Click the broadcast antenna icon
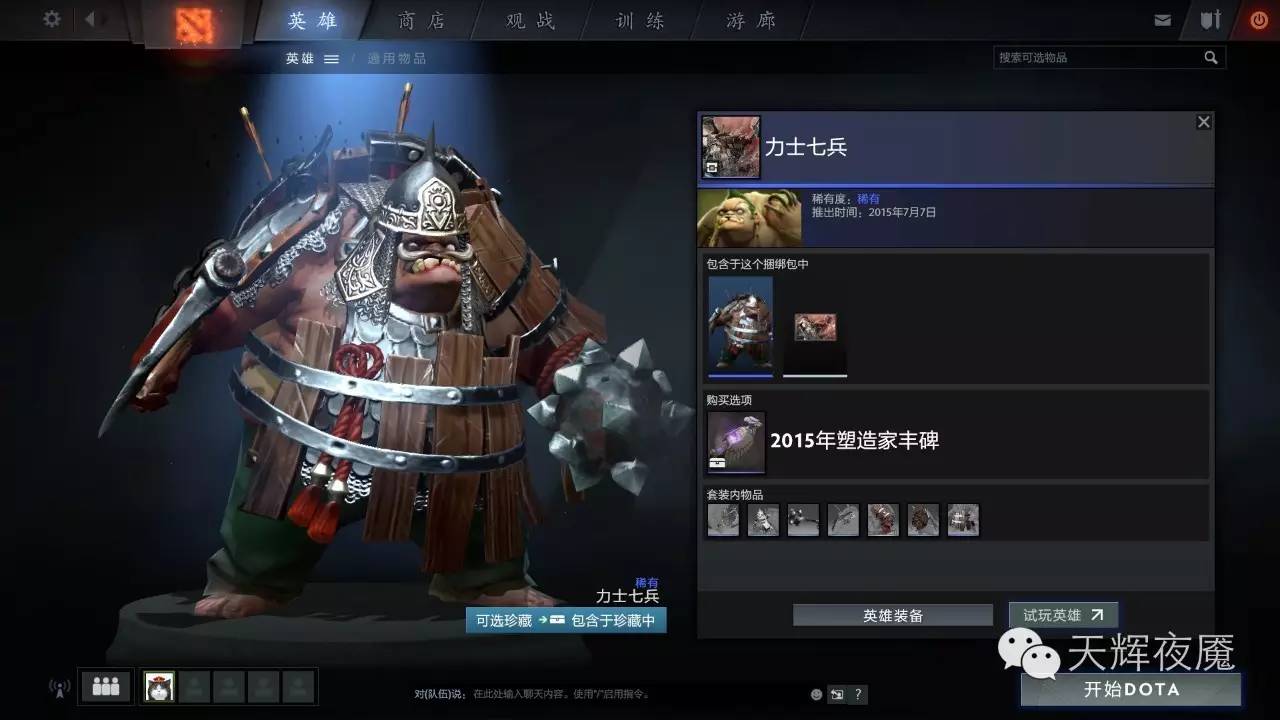The image size is (1280, 720). 57,687
